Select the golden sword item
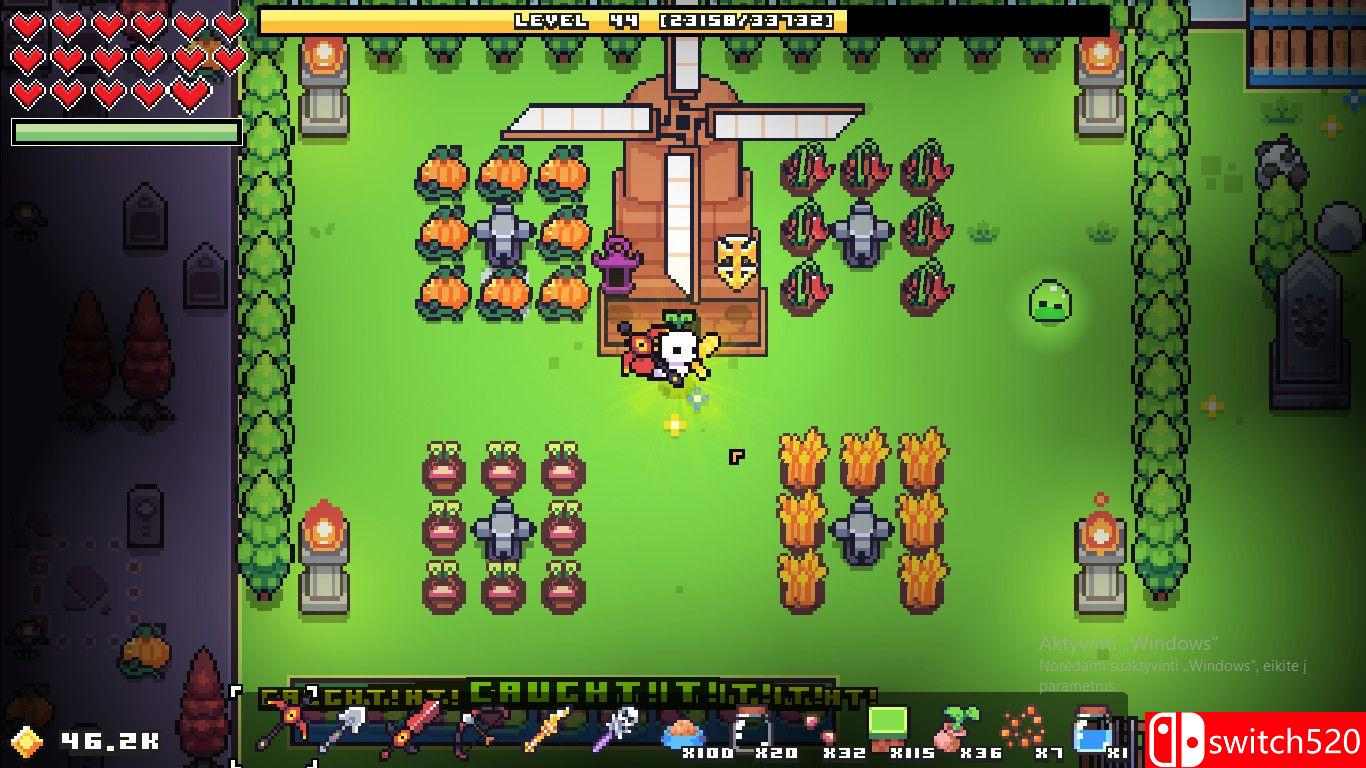 546,725
